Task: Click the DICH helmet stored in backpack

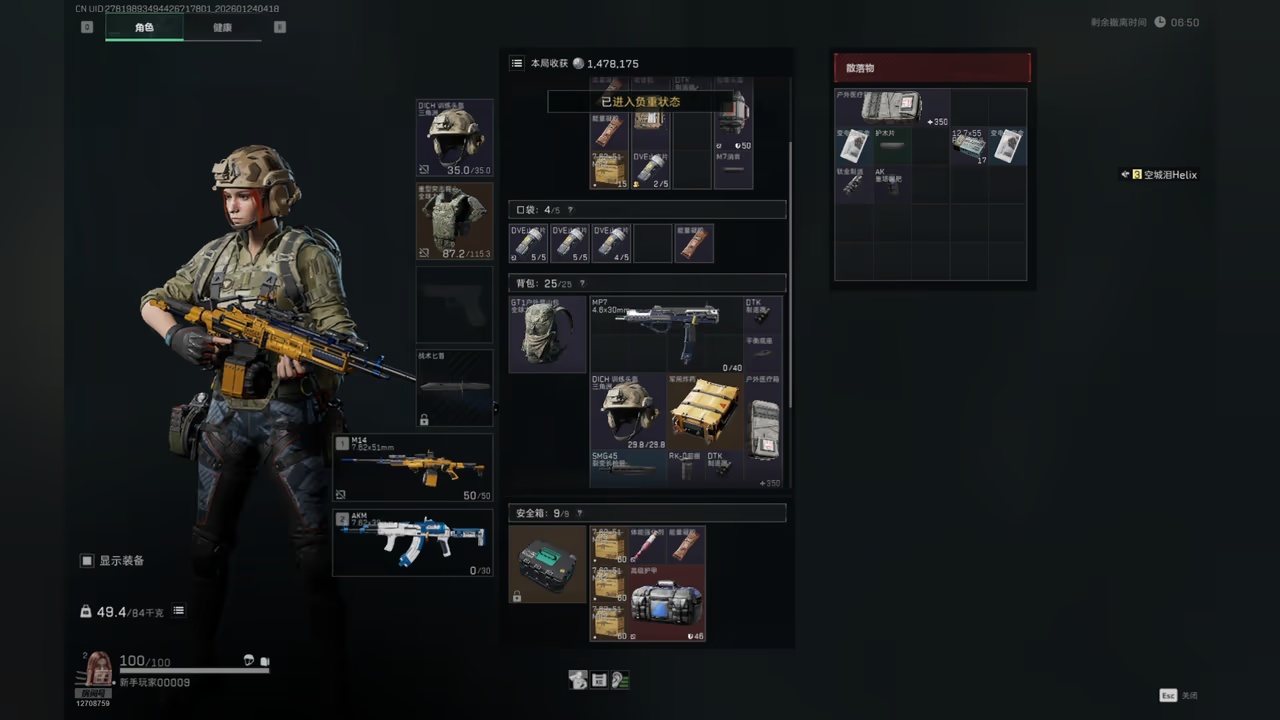Action: click(628, 411)
